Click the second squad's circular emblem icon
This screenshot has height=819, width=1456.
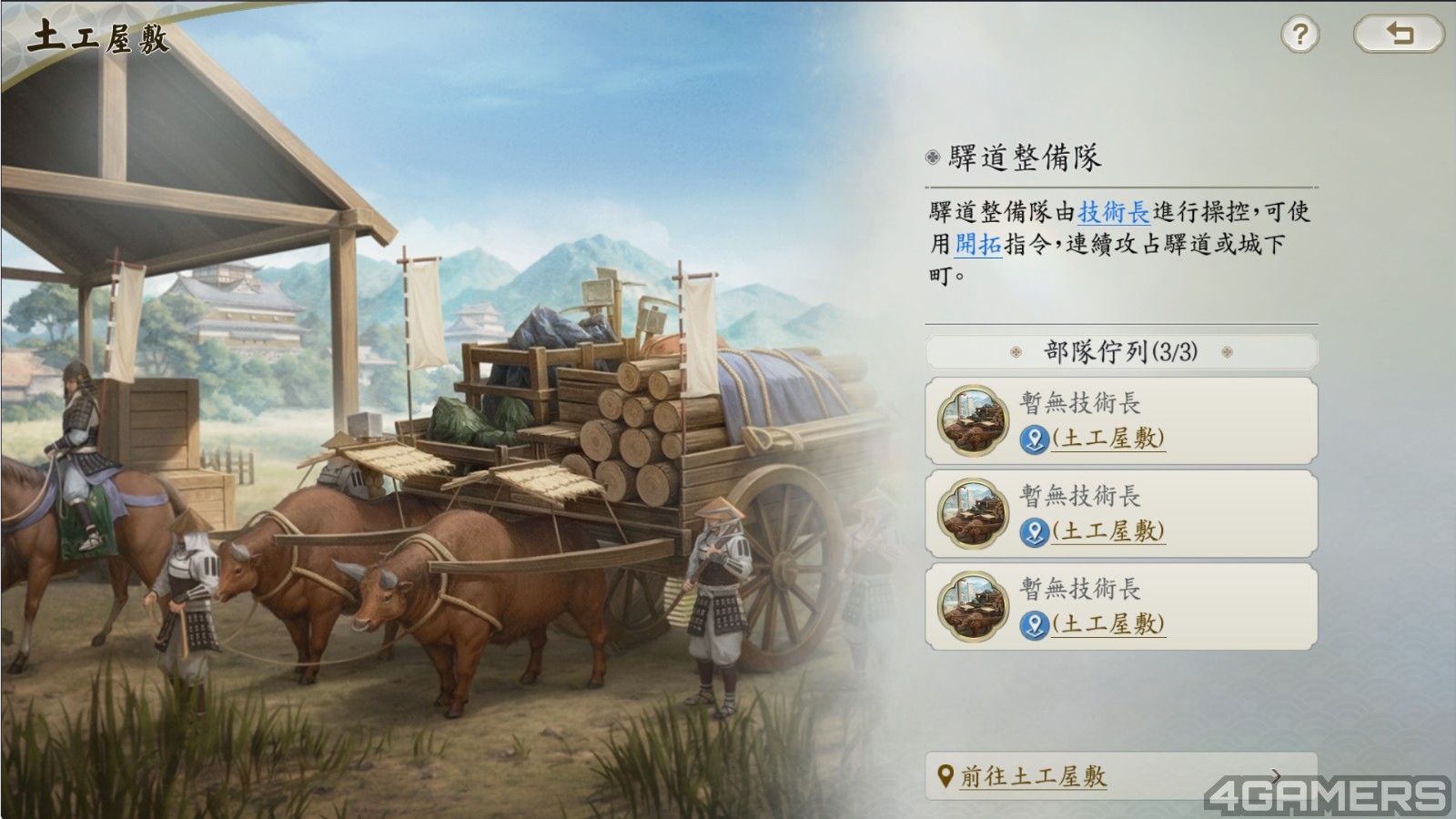click(976, 514)
